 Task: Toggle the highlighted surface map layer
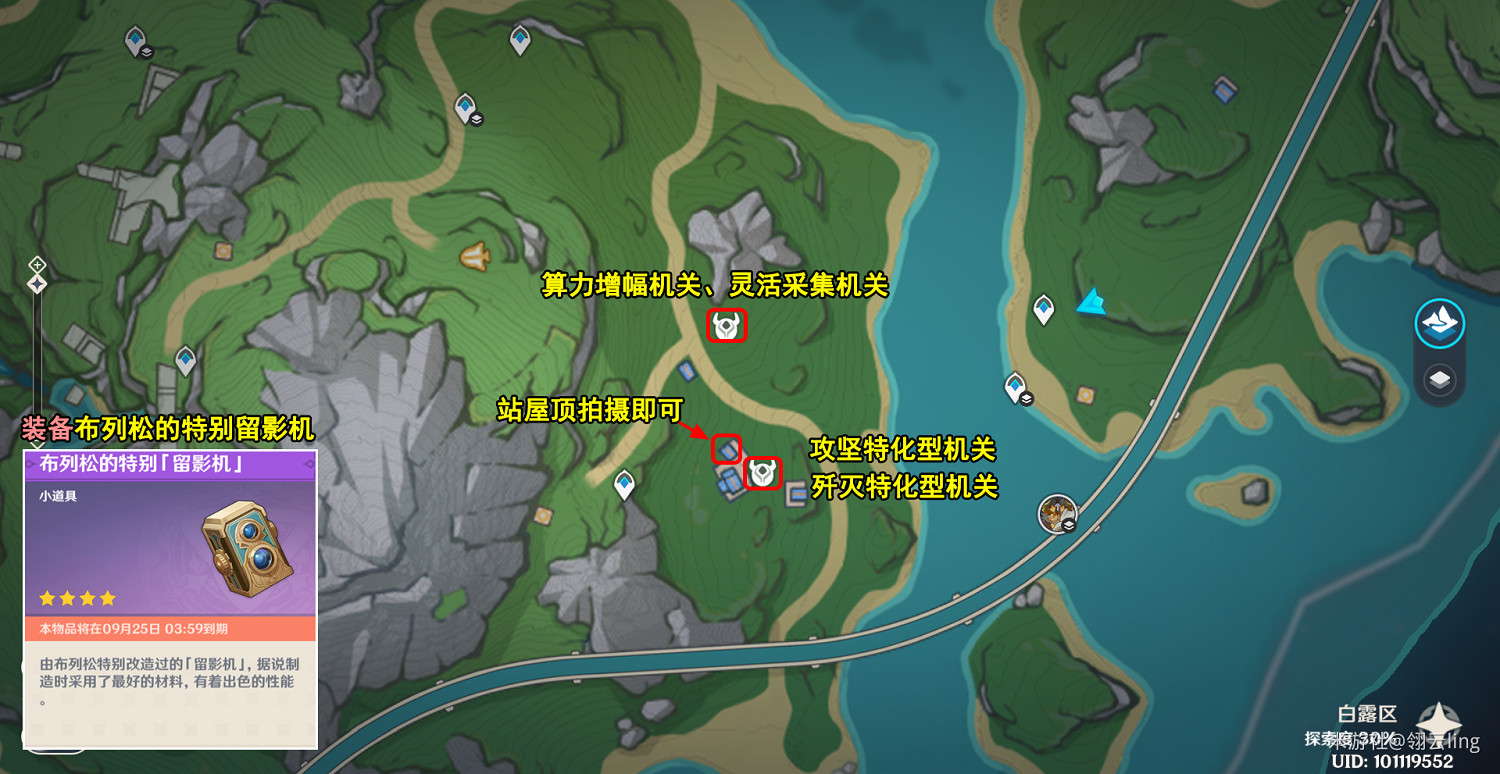1440,323
